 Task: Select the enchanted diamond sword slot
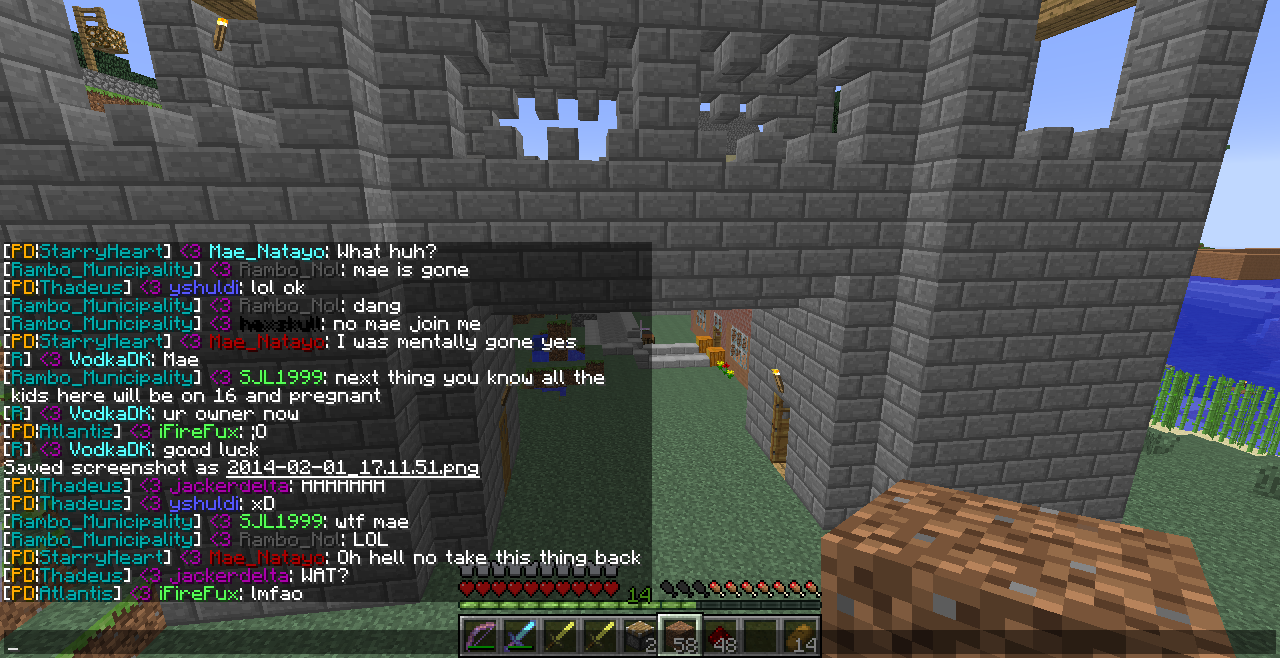click(x=519, y=636)
